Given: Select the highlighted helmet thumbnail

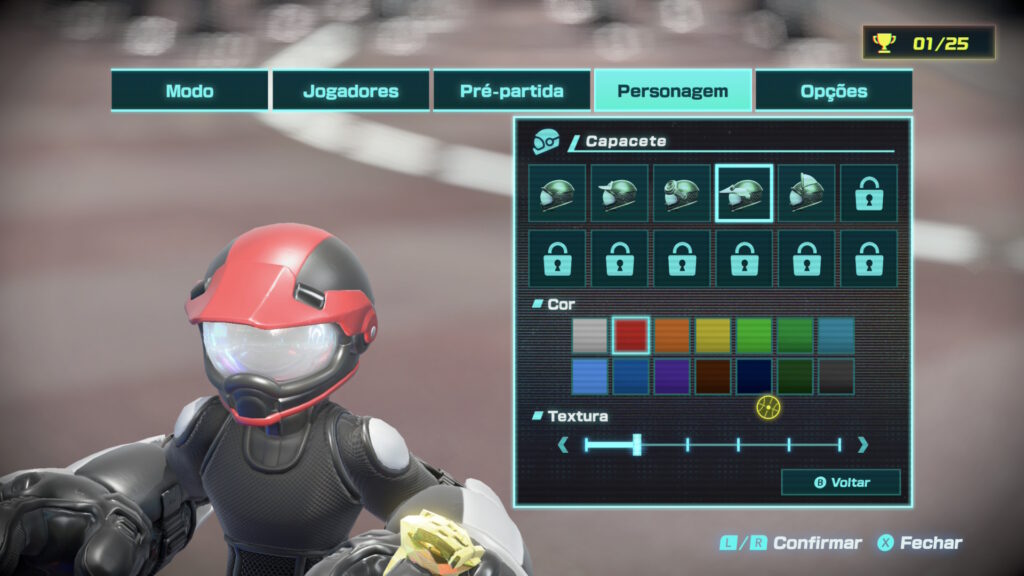Looking at the screenshot, I should [744, 193].
